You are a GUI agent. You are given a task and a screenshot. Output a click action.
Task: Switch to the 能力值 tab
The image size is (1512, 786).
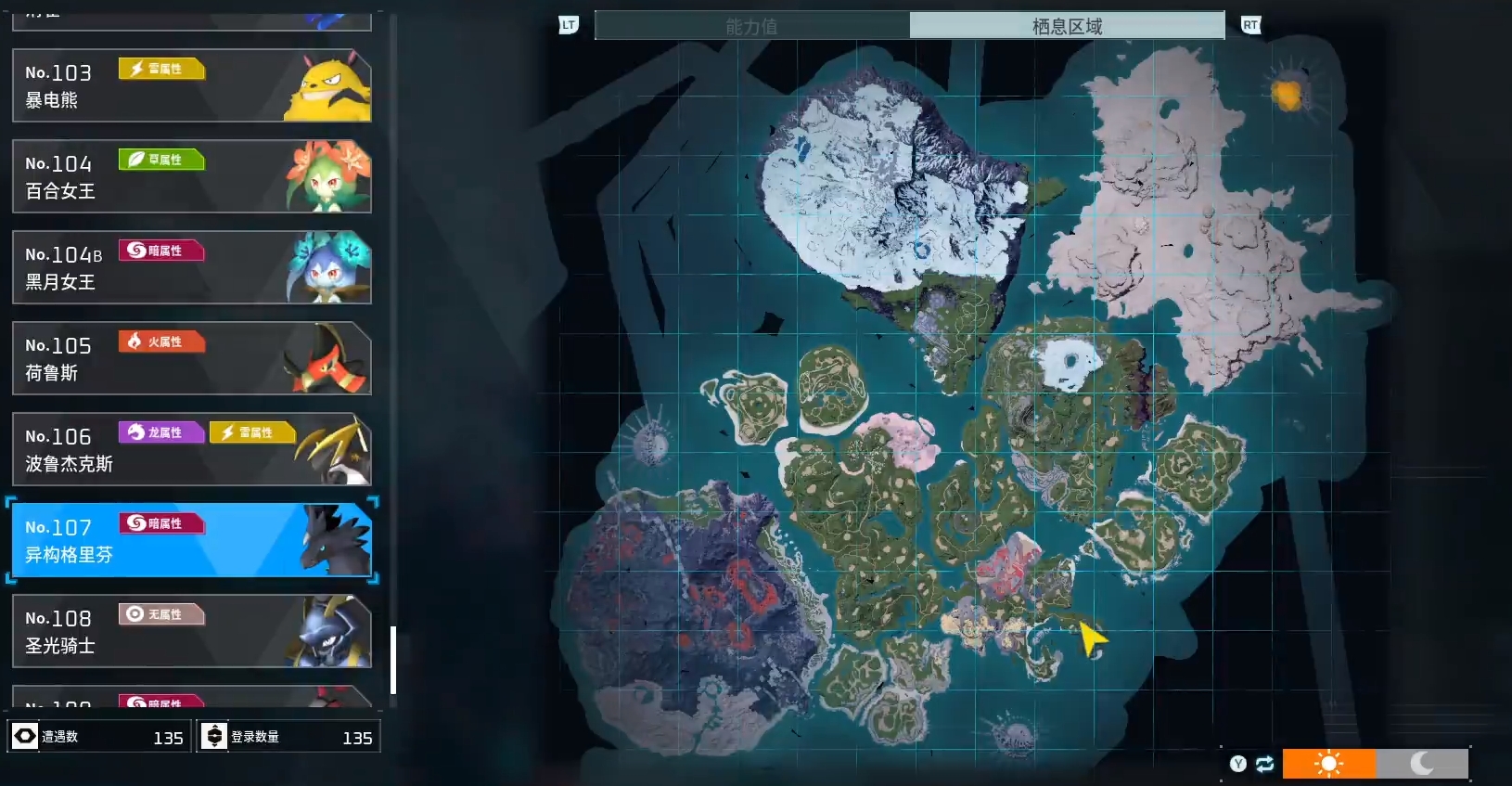pyautogui.click(x=751, y=26)
